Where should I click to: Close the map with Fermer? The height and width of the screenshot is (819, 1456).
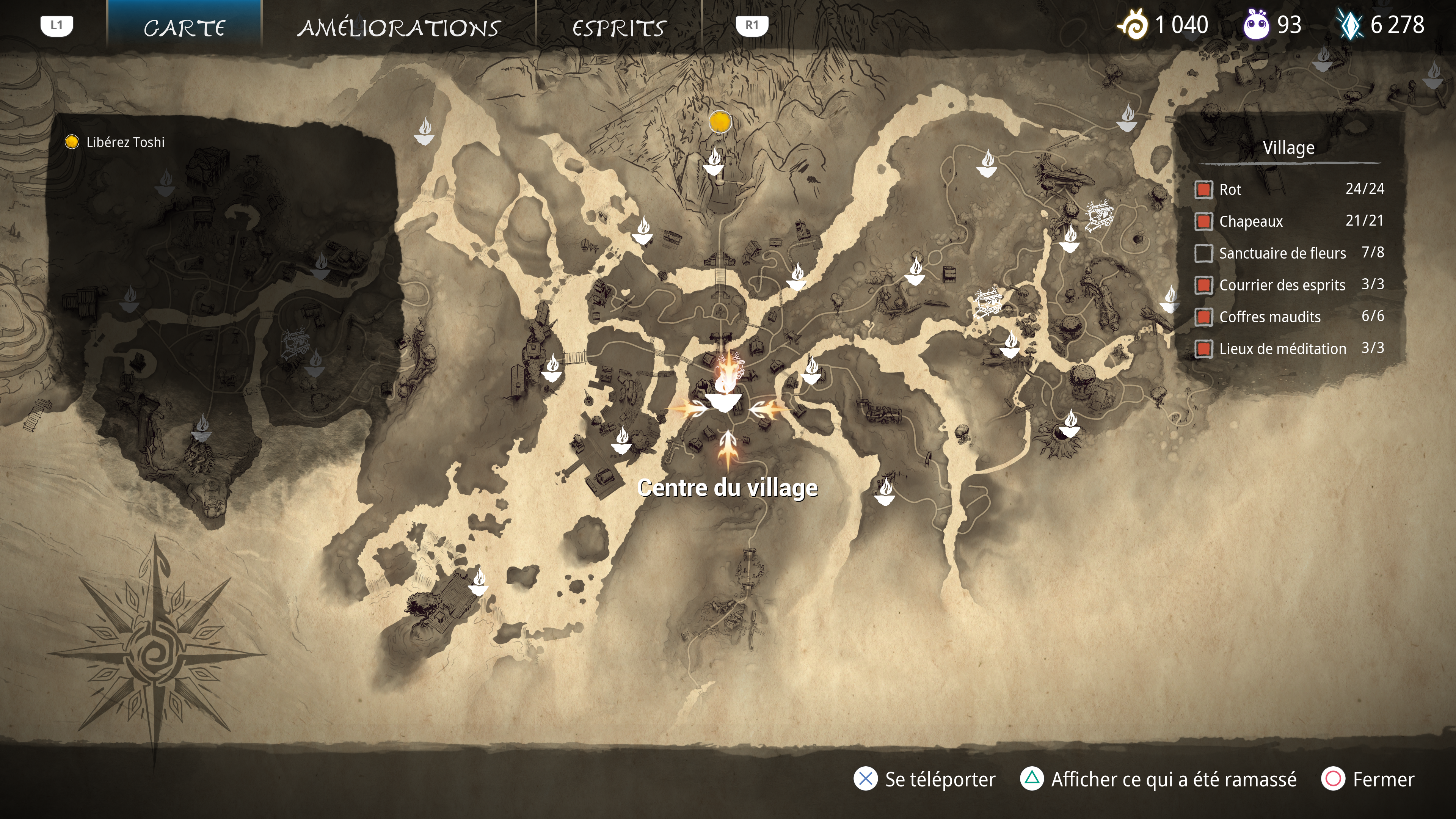click(x=1368, y=779)
